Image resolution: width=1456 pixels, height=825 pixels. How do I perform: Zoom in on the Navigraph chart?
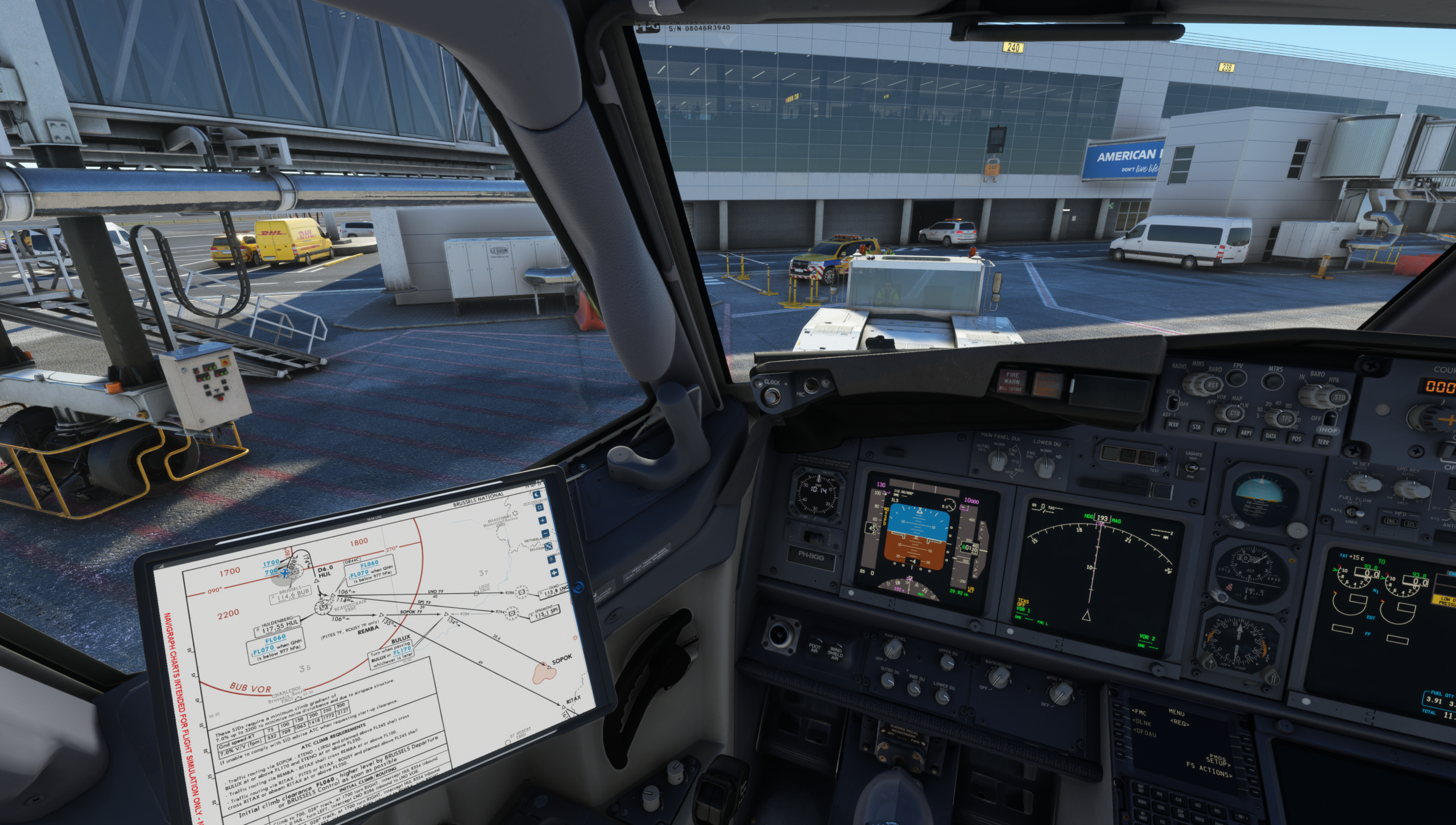coord(542,520)
